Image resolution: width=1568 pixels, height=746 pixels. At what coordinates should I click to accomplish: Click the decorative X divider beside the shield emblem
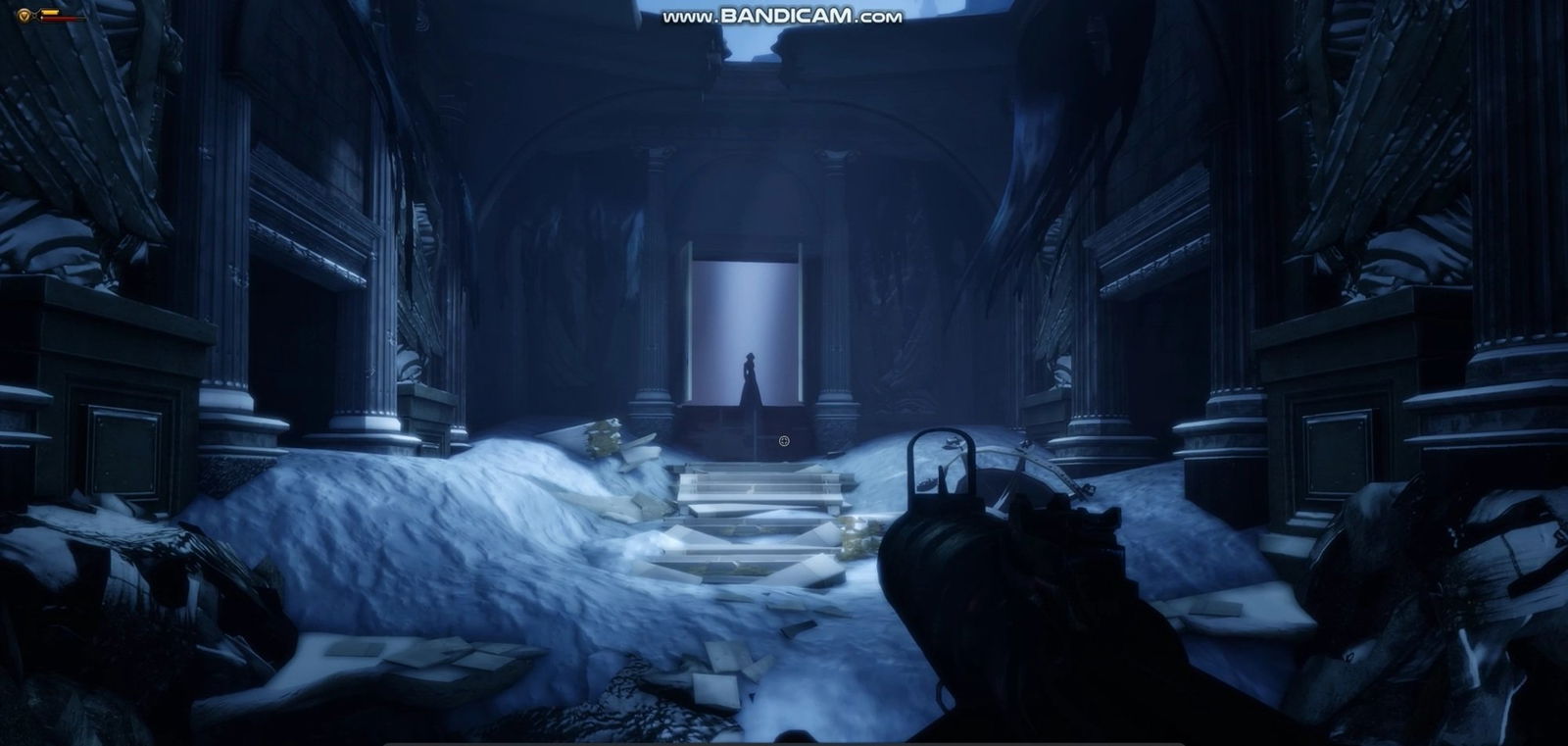point(34,15)
